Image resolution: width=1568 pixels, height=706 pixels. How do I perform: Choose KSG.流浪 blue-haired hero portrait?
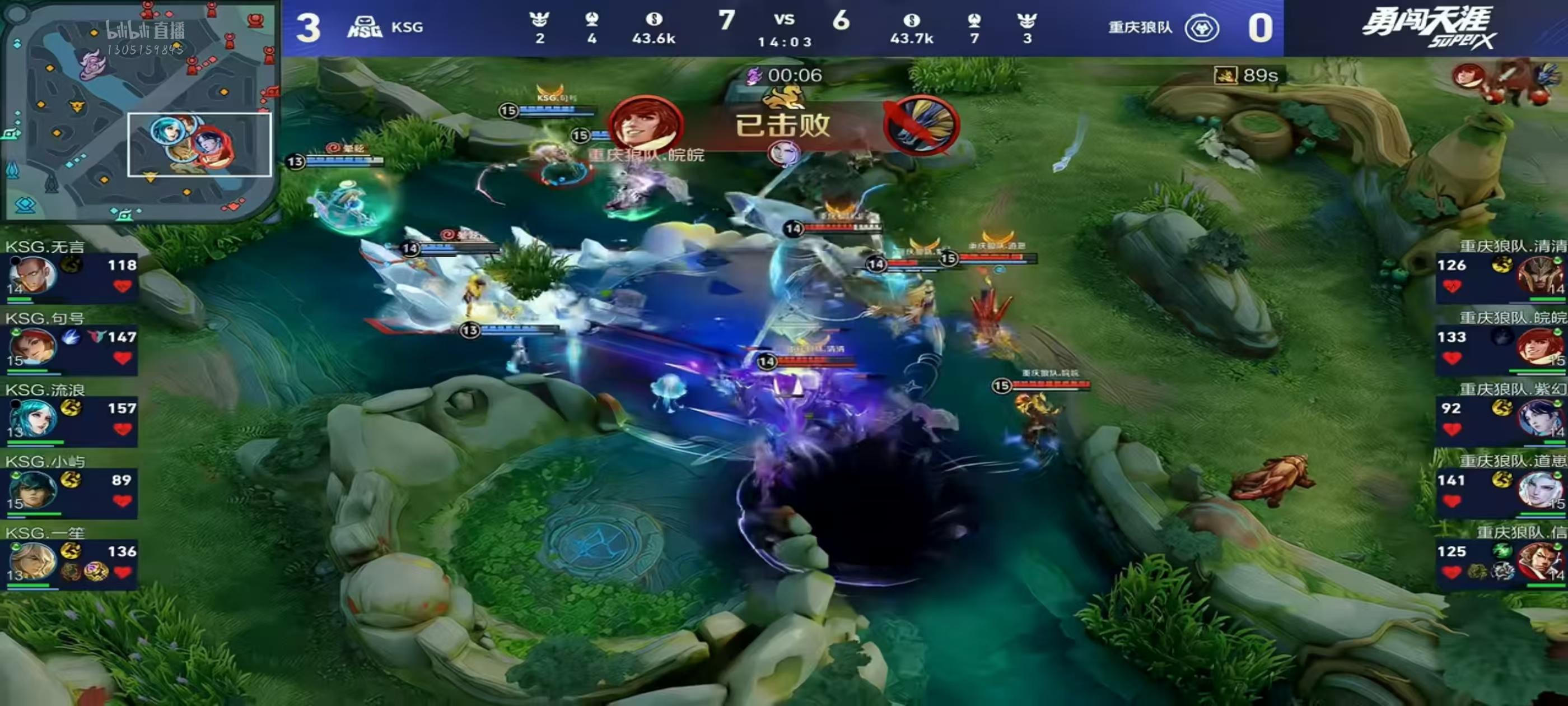tap(32, 419)
